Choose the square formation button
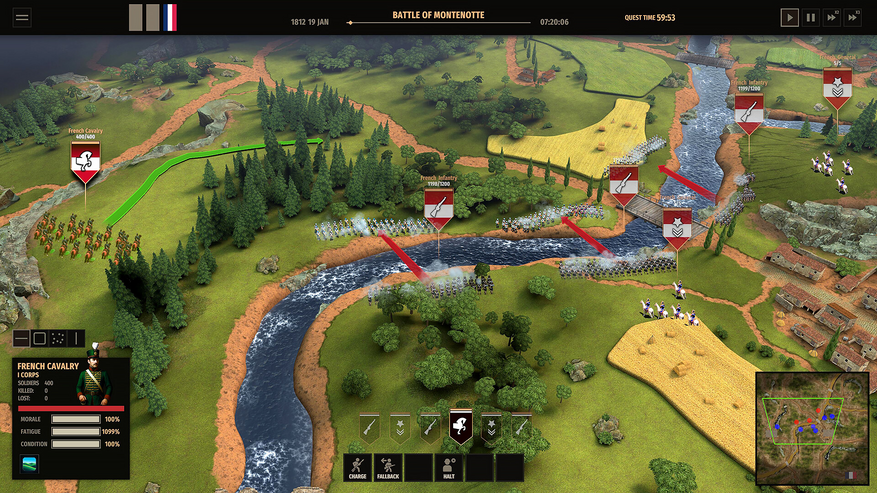Screen dimensions: 877x493 click(x=40, y=339)
